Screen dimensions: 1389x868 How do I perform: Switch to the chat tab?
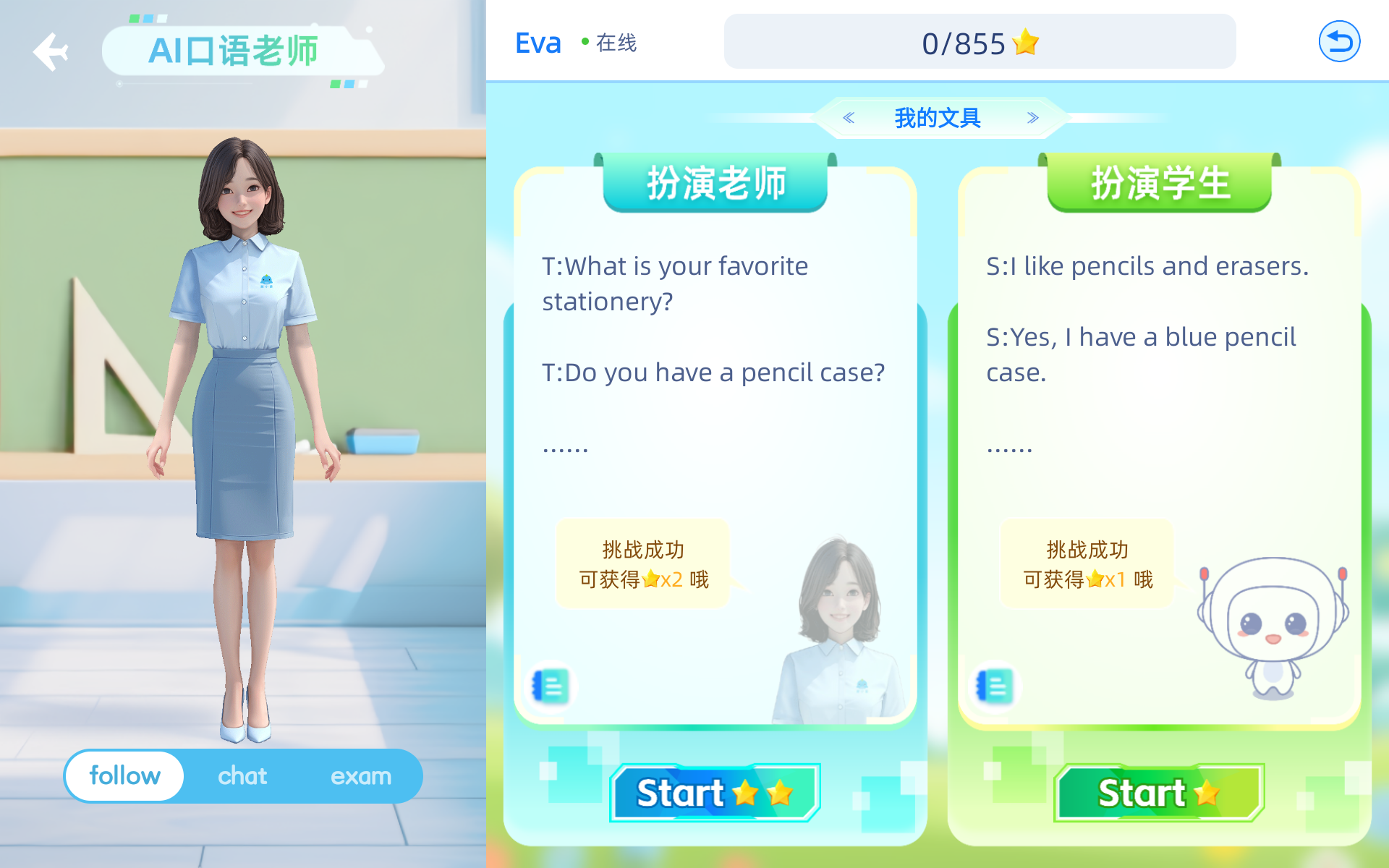point(242,775)
